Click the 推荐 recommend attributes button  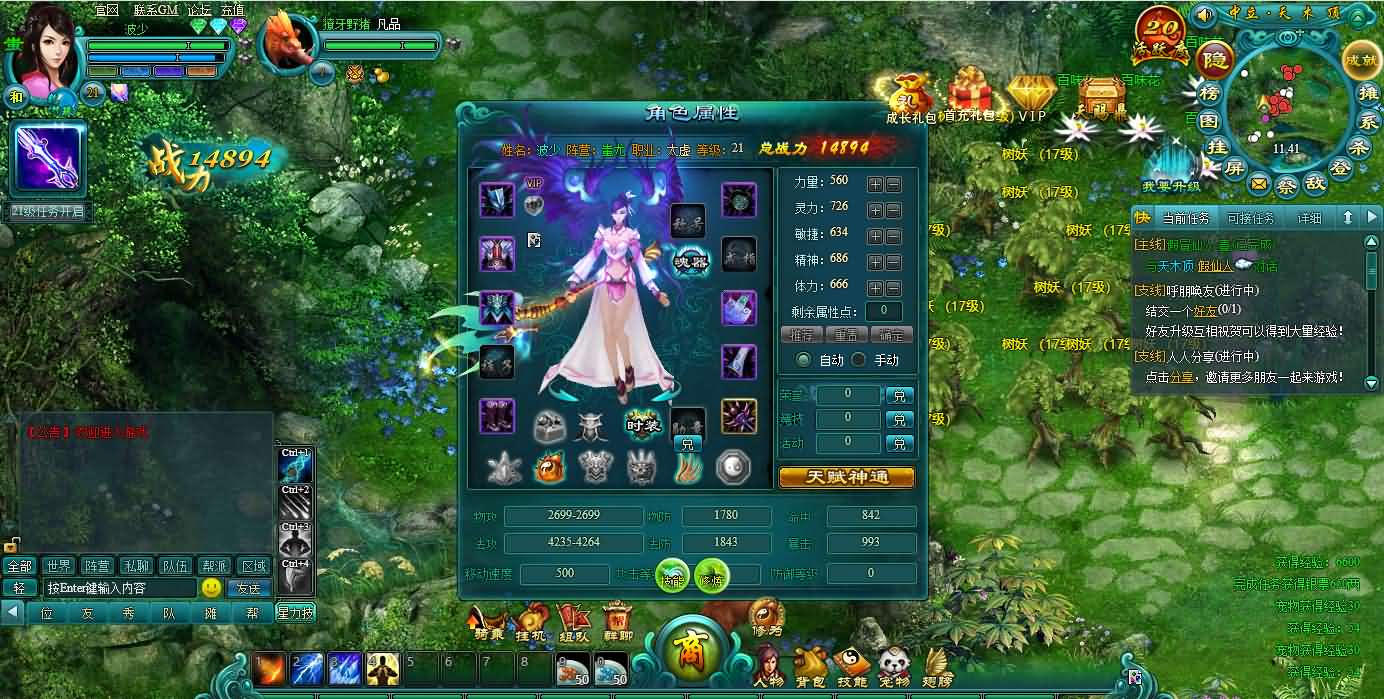click(x=801, y=335)
